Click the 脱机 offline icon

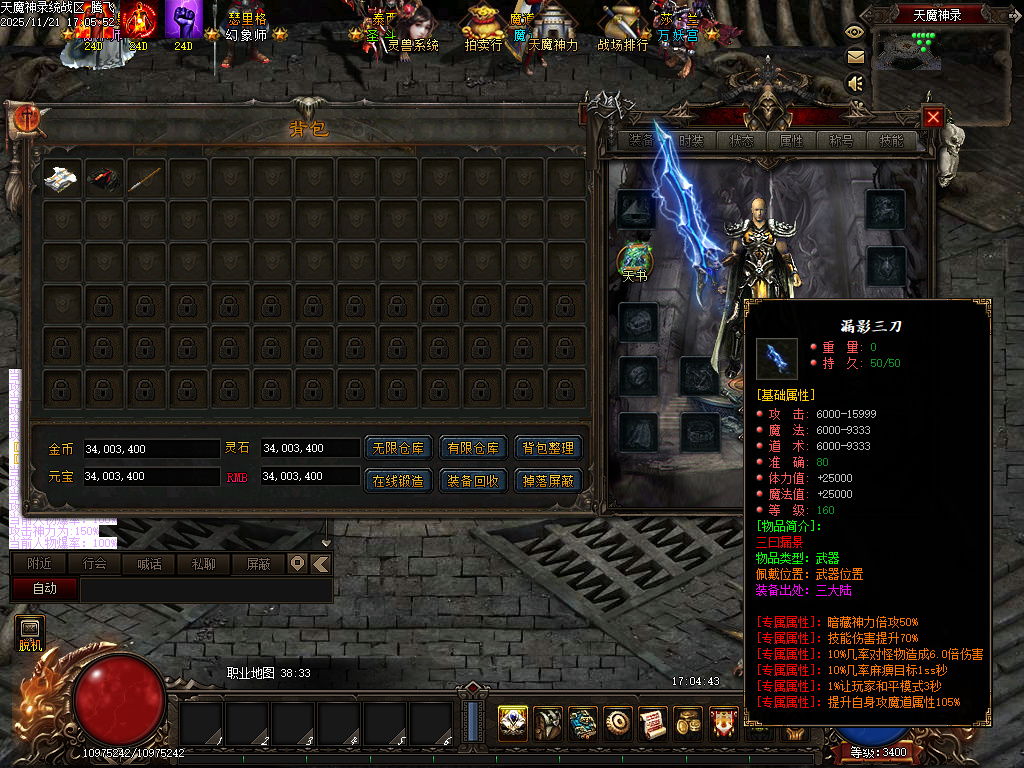30,634
